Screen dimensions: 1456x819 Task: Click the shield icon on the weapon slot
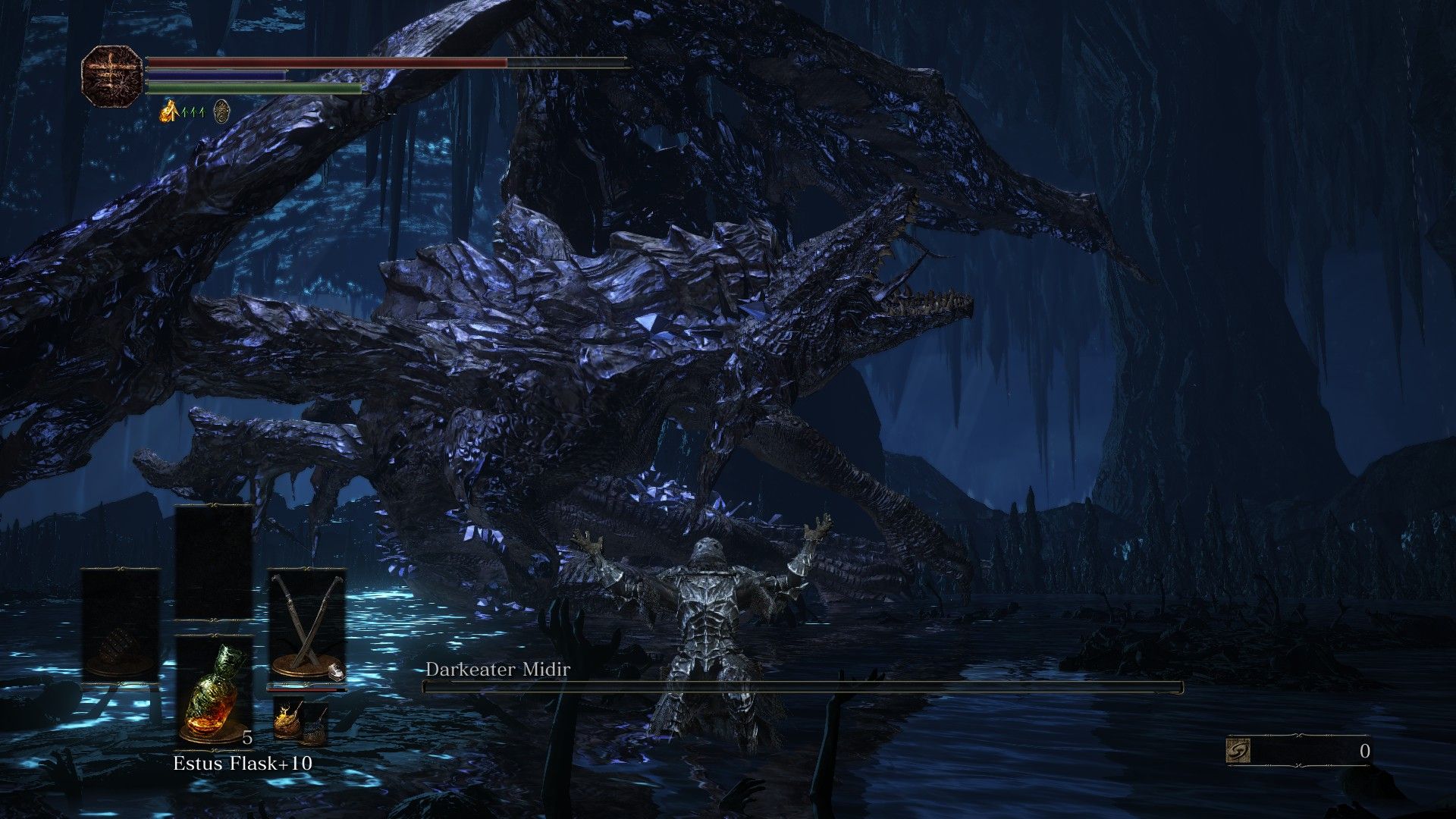coord(336,672)
